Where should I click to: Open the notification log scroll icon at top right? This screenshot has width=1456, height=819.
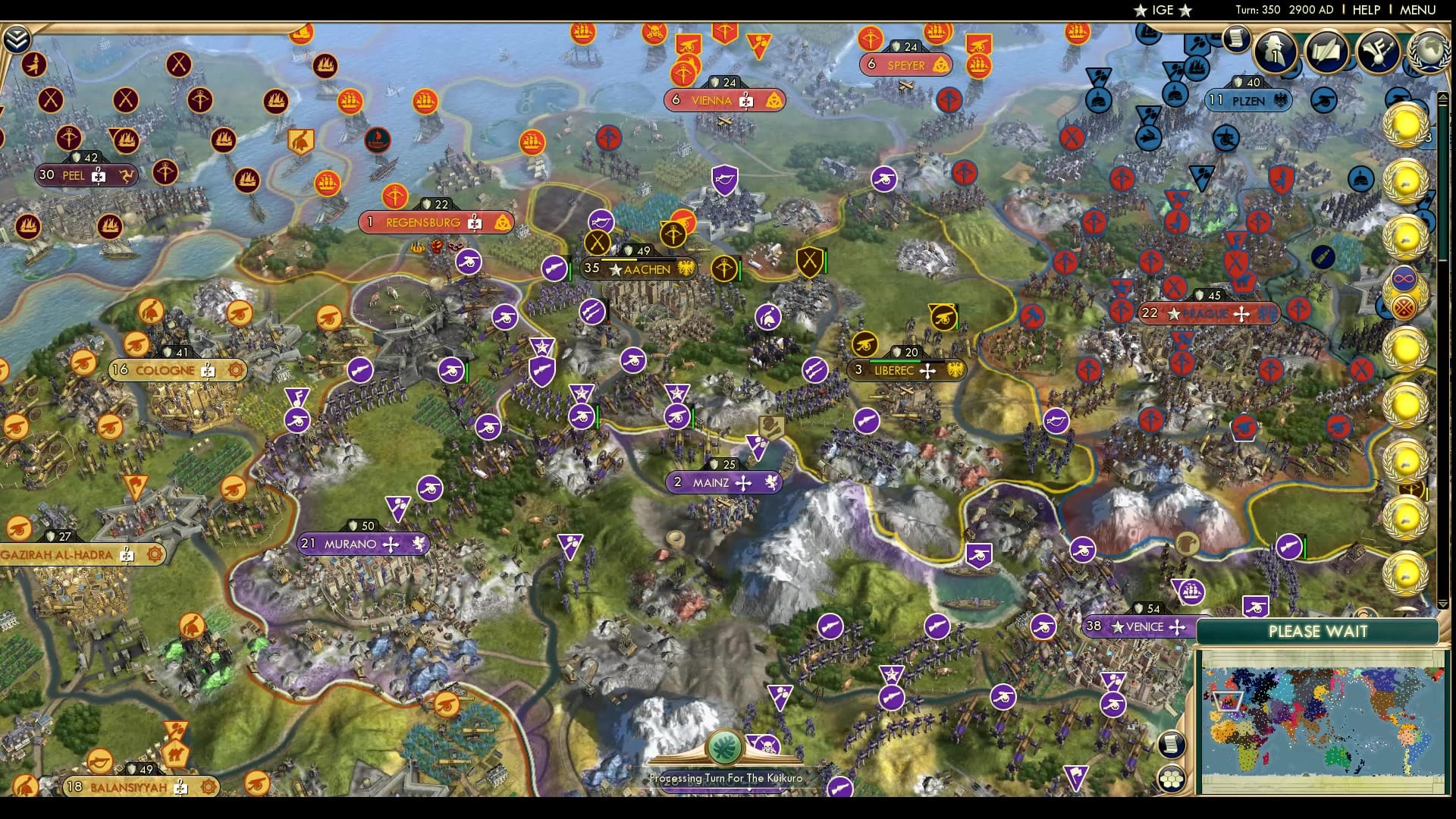[1238, 39]
